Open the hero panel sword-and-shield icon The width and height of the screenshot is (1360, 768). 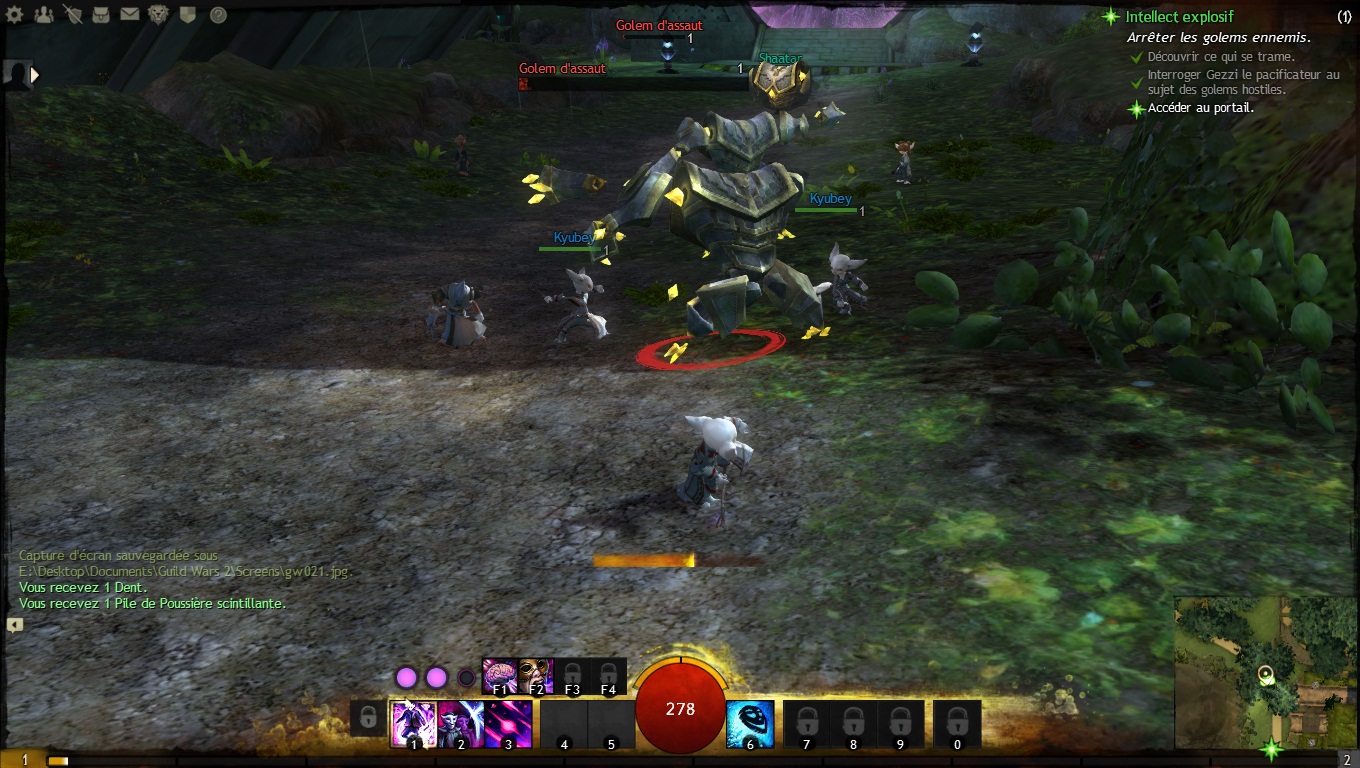[72, 15]
